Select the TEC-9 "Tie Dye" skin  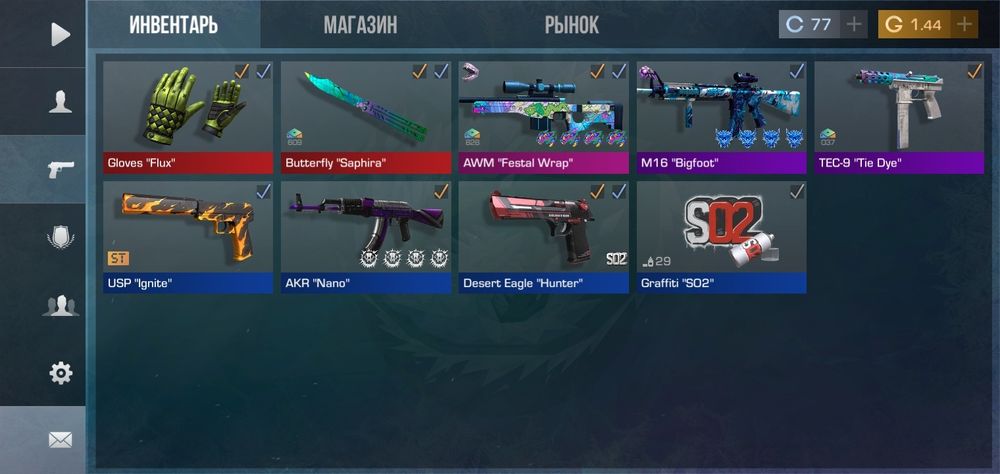(x=899, y=117)
